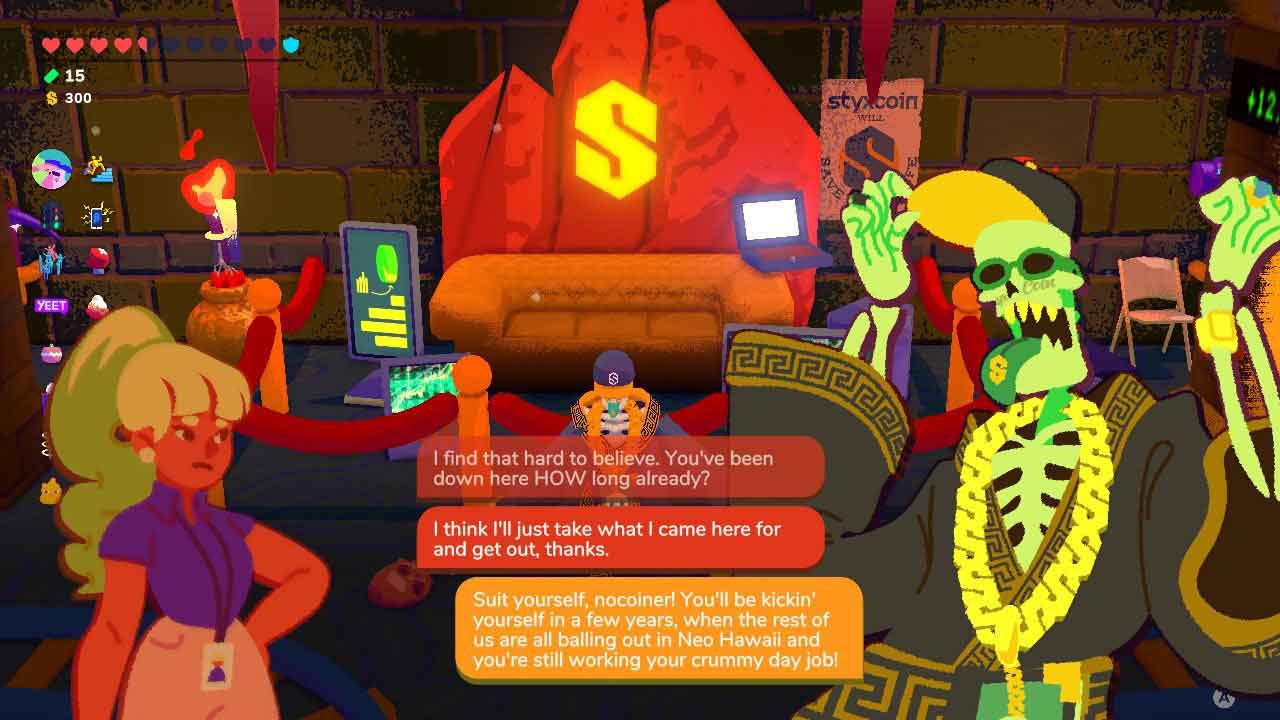
Task: Click the pink and blue figures skill icon
Action: click(50, 261)
